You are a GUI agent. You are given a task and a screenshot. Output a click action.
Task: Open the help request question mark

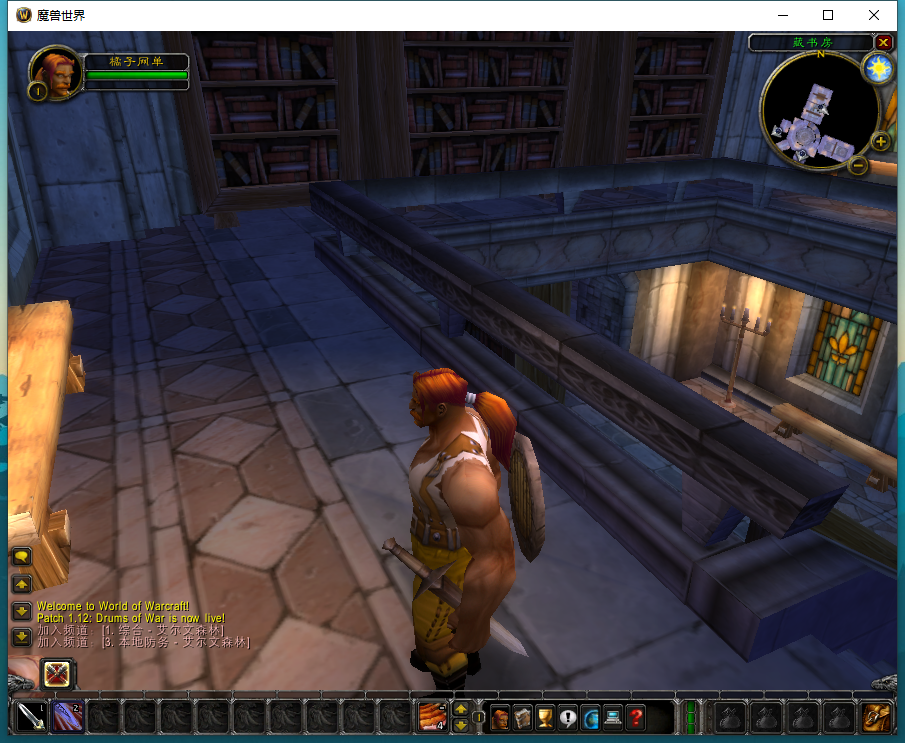[636, 717]
